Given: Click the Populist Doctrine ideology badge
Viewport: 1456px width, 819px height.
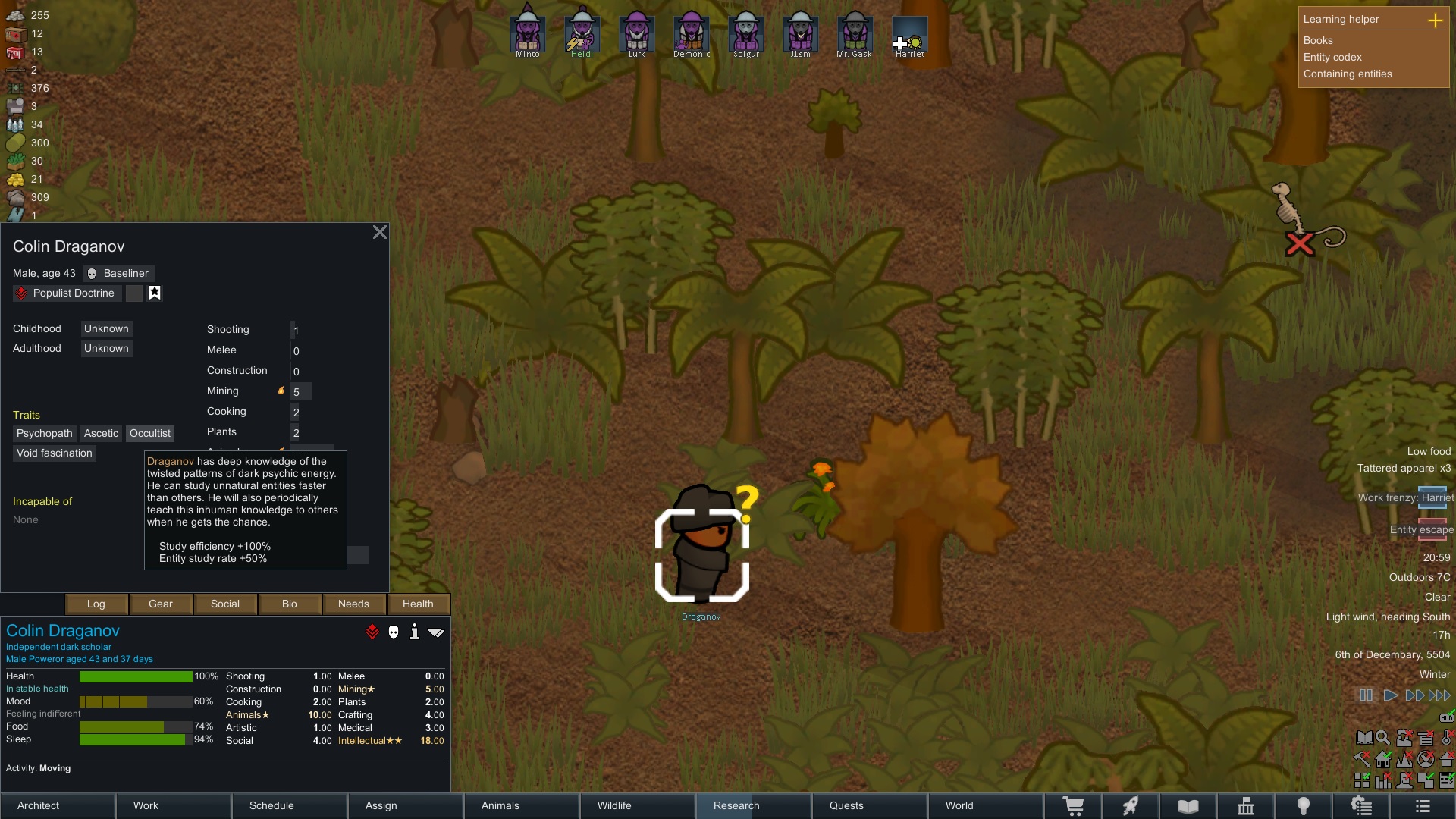Looking at the screenshot, I should point(65,293).
